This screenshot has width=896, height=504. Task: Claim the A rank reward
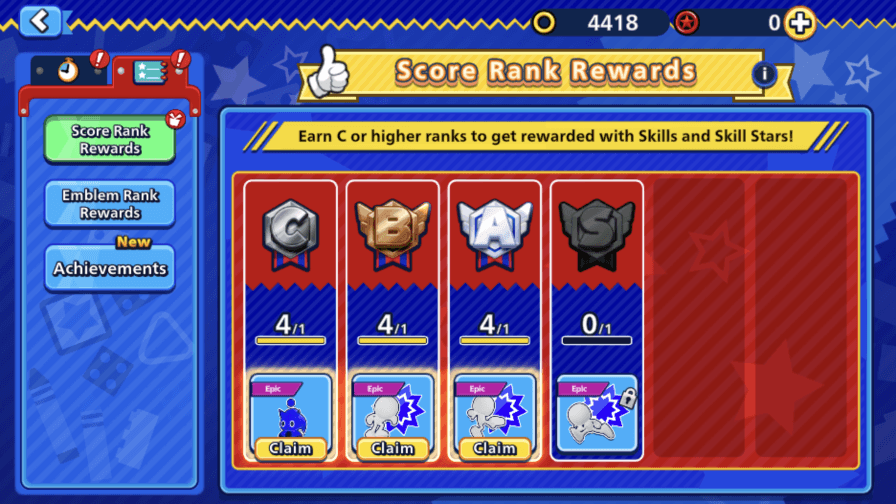pos(494,448)
